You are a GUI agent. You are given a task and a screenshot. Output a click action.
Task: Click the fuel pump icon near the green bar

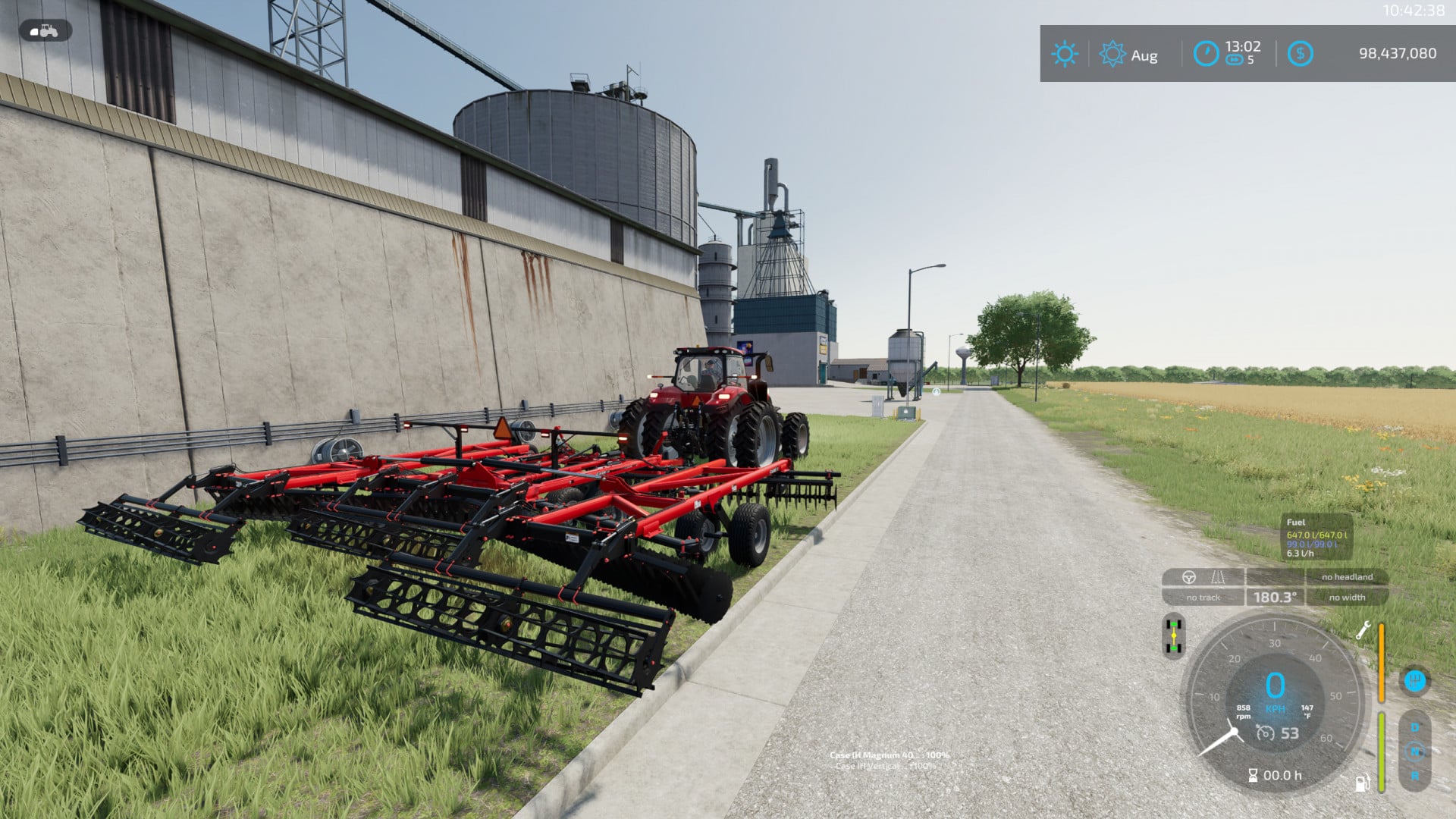pyautogui.click(x=1362, y=785)
